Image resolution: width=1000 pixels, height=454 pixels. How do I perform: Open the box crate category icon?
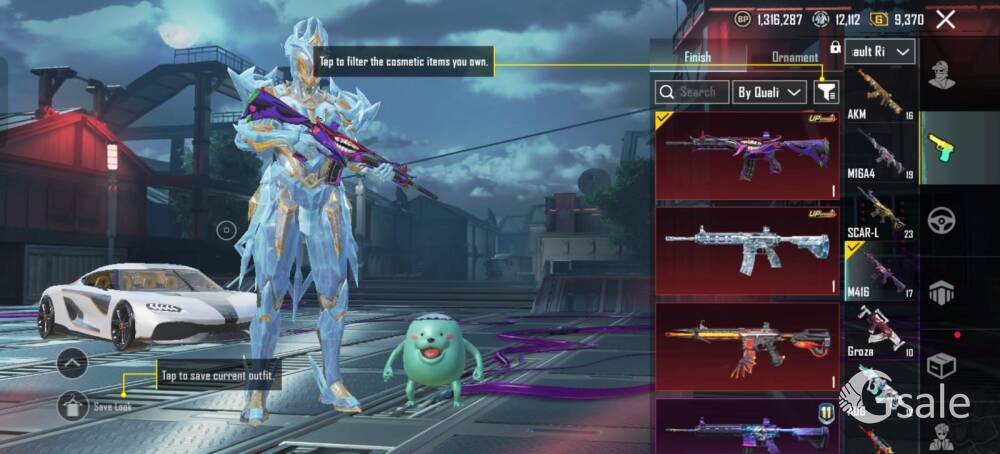941,365
